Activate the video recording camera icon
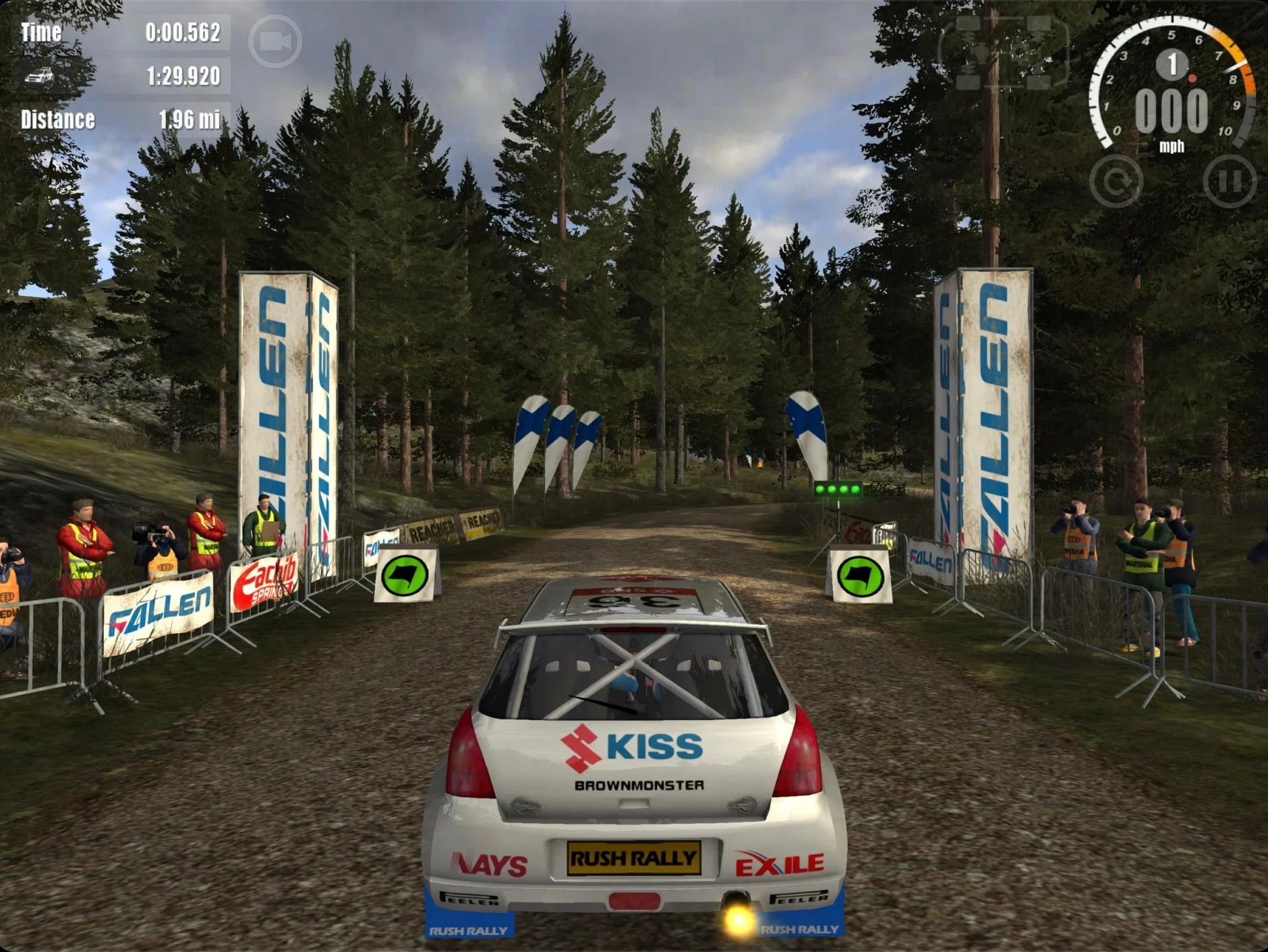Viewport: 1268px width, 952px height. point(276,39)
